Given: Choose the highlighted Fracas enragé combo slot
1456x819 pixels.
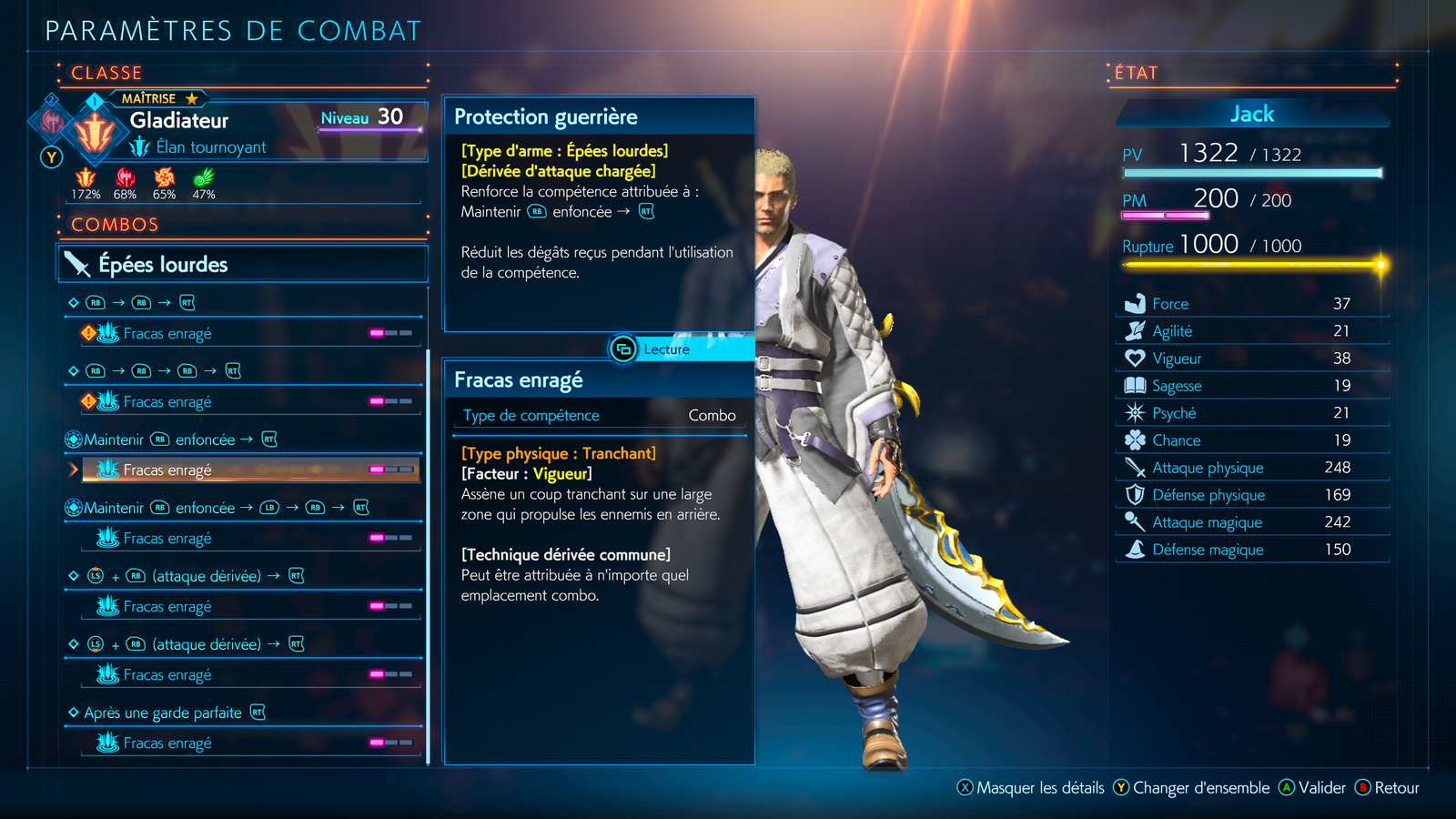Looking at the screenshot, I should (x=250, y=470).
